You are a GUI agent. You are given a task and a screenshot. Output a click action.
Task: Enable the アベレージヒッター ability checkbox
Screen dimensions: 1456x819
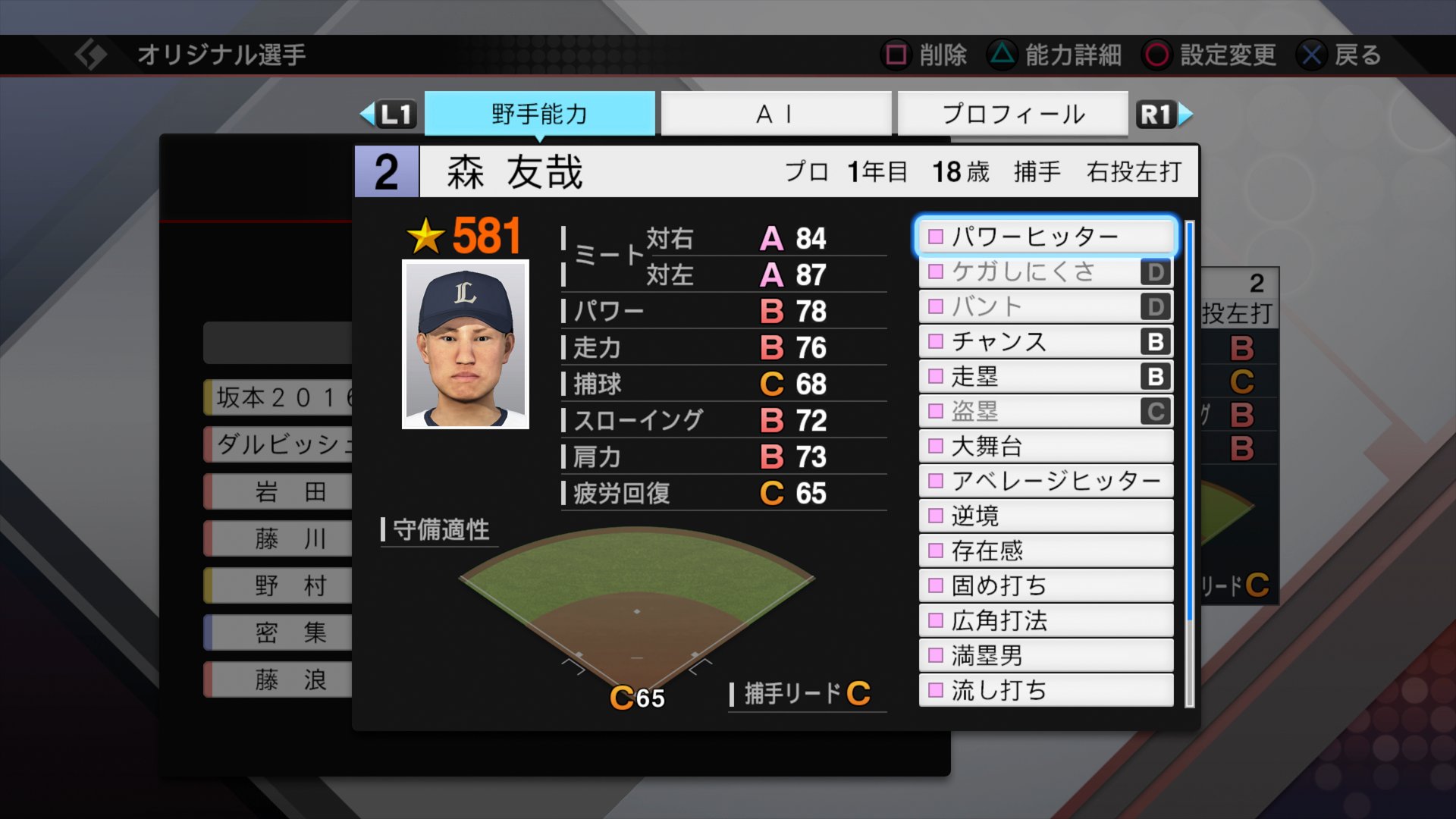click(937, 481)
